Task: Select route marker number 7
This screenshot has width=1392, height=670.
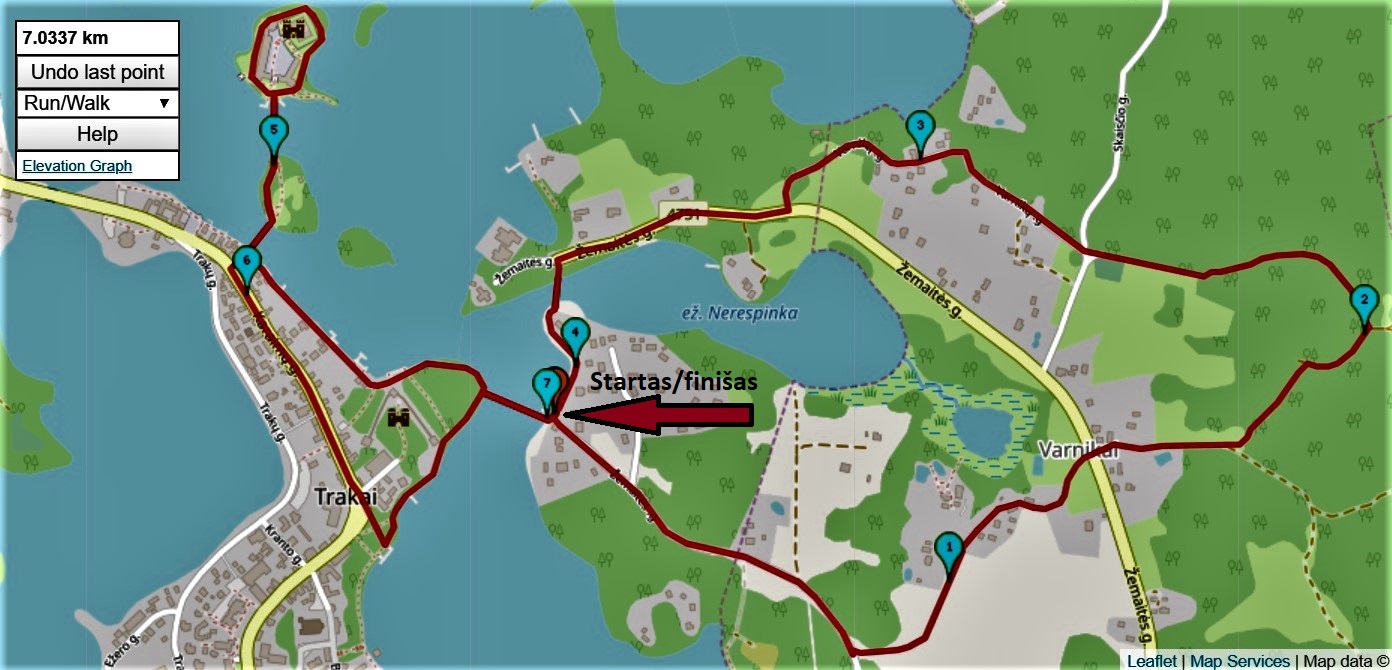Action: click(x=545, y=384)
